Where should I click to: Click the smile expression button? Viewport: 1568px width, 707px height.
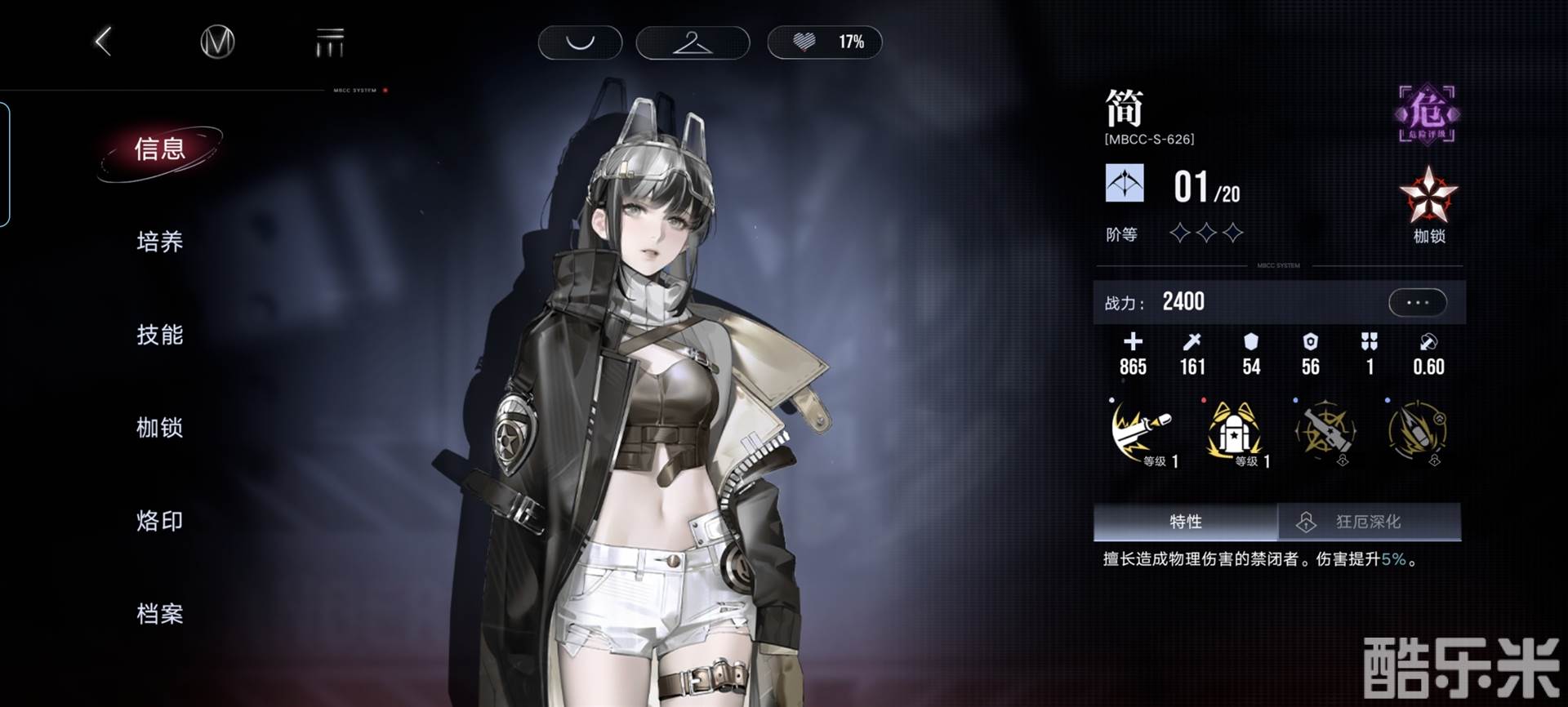(580, 42)
